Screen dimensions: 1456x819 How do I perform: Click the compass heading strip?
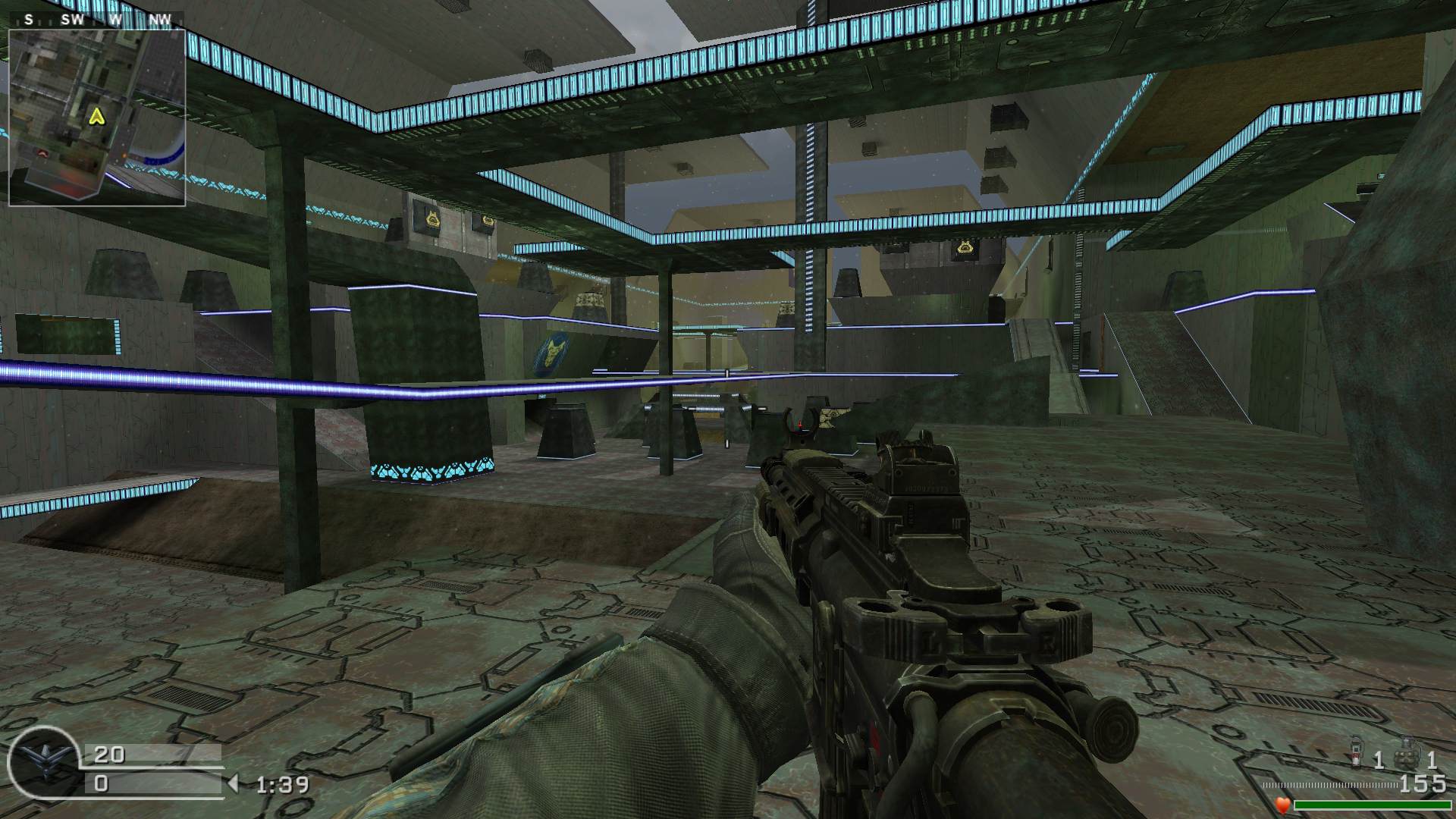tap(96, 20)
